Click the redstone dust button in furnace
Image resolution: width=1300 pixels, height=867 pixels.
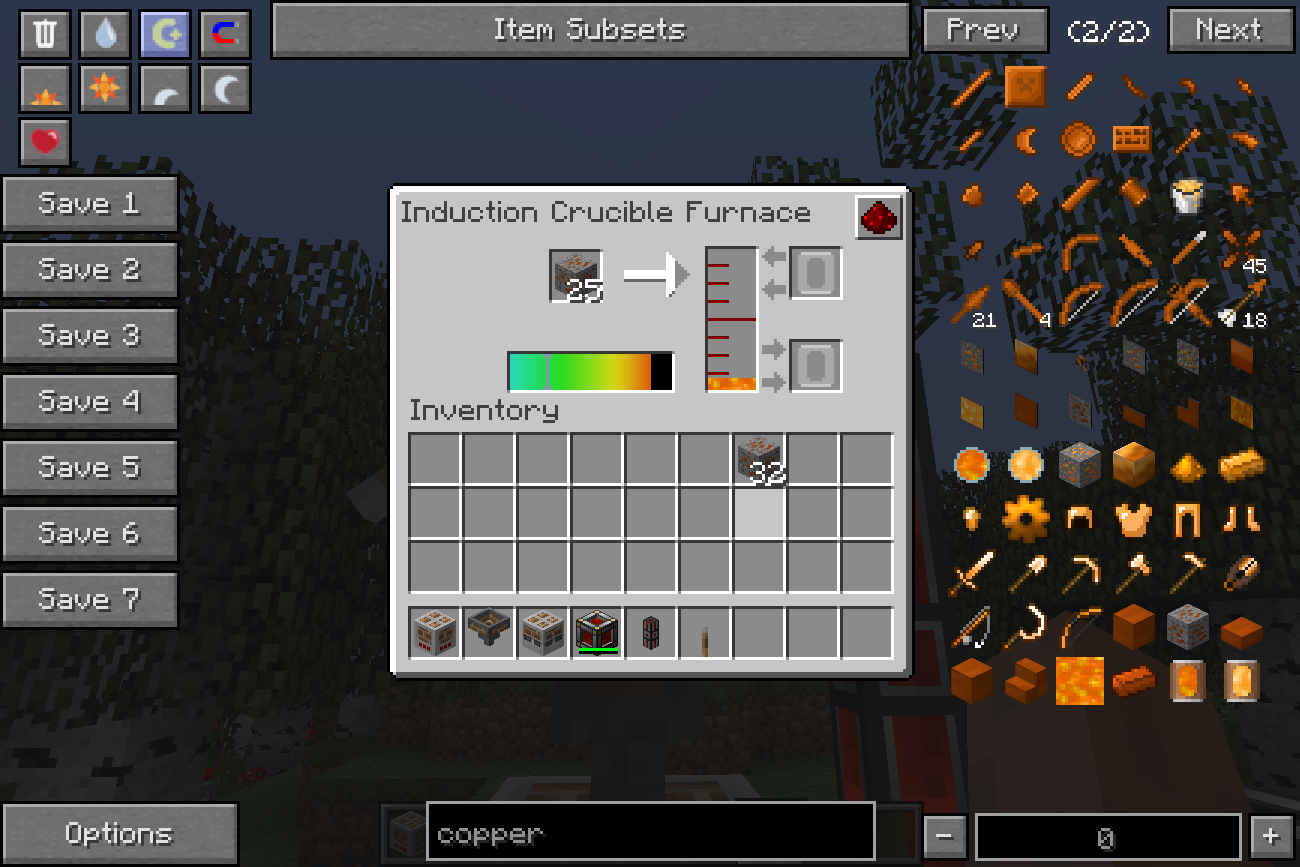879,218
